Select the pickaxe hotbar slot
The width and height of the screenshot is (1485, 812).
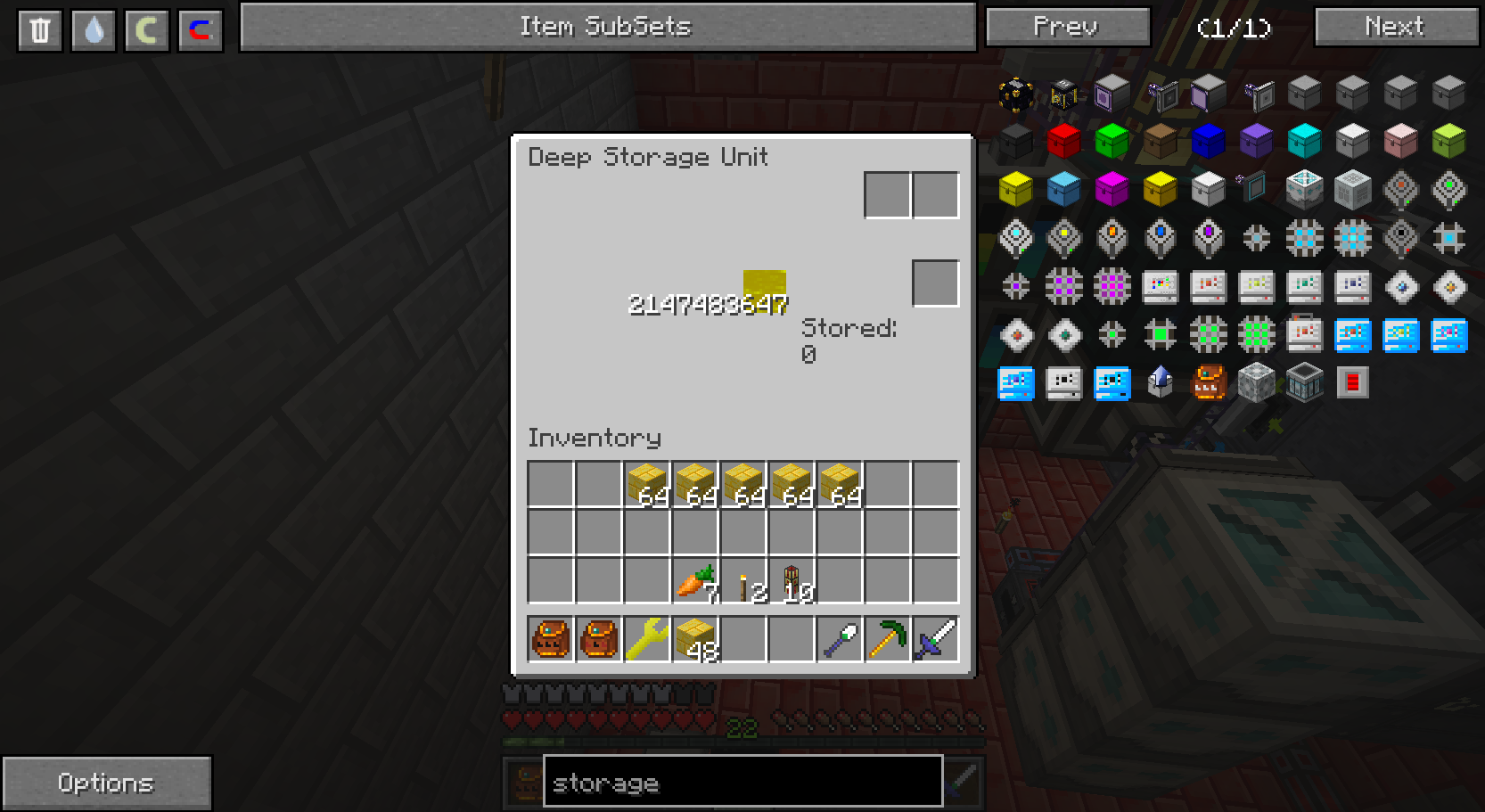pyautogui.click(x=888, y=639)
